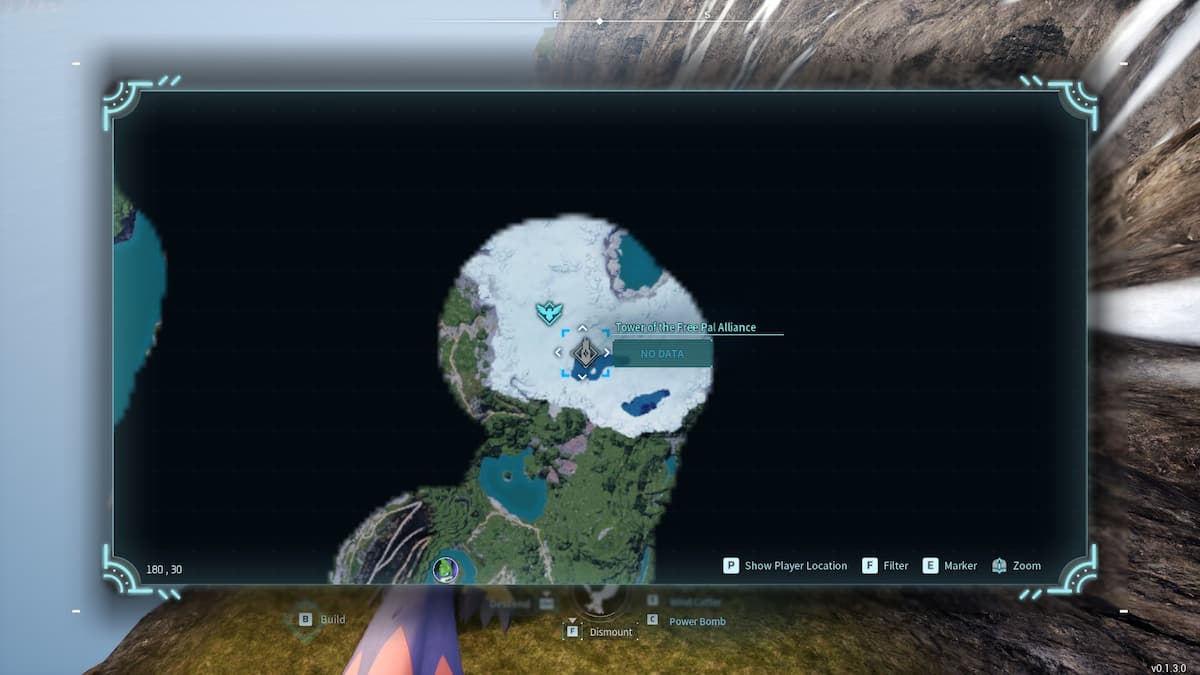Click the Zoom control in map legend

pos(1016,566)
